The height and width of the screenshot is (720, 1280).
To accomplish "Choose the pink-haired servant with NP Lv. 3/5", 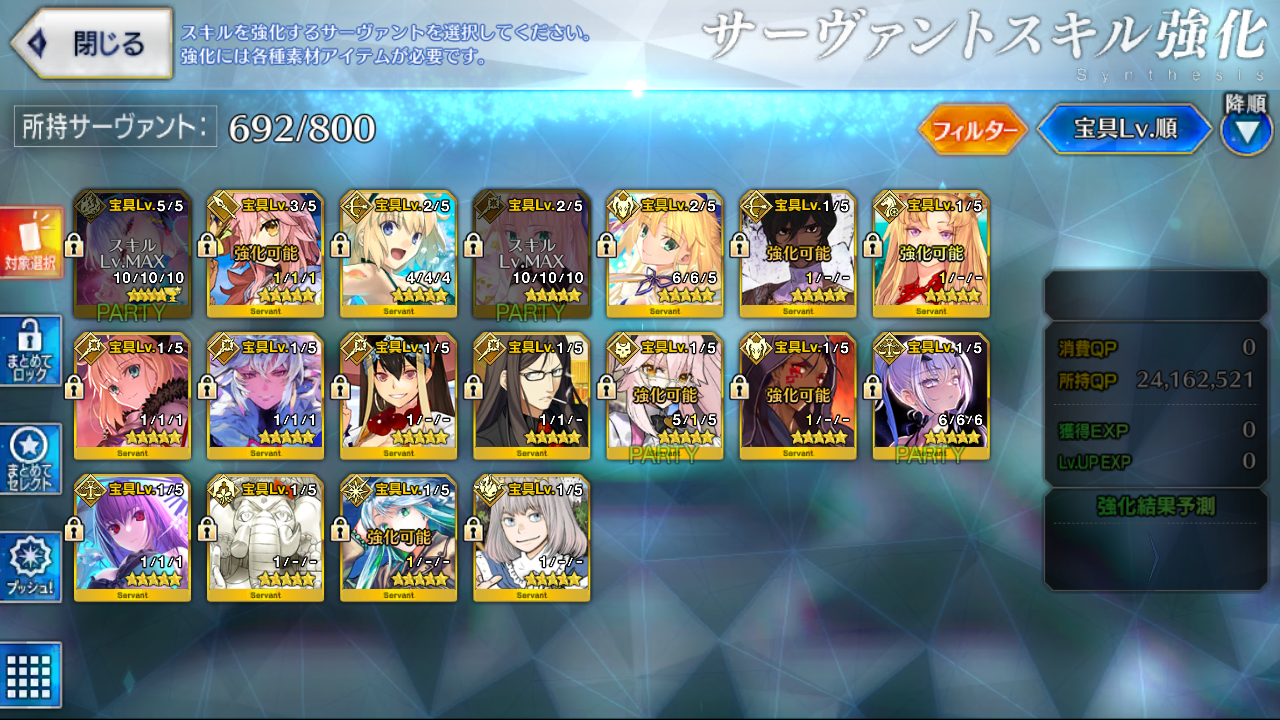I will pos(266,254).
